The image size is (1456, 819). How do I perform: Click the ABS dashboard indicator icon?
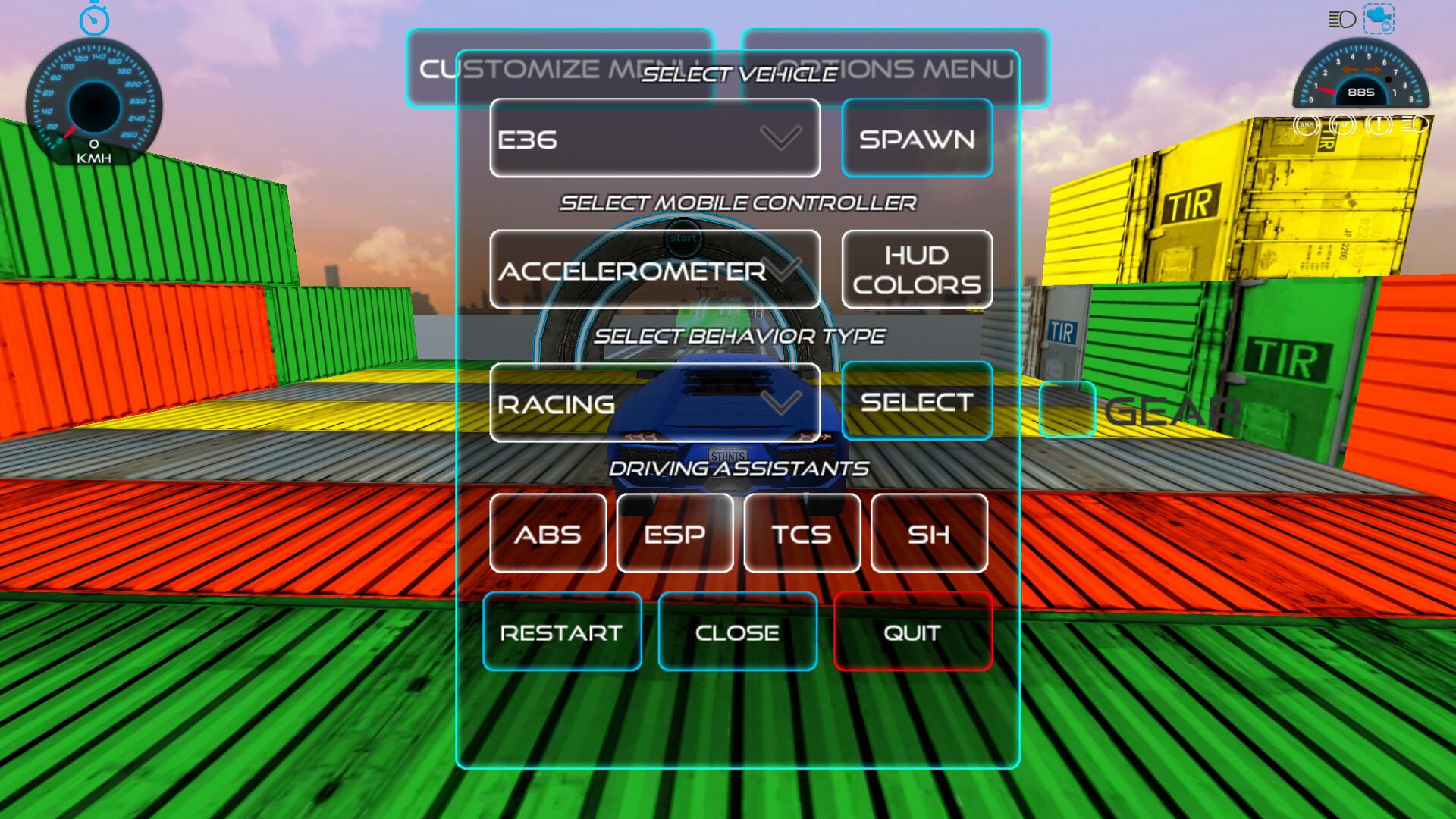click(1305, 125)
